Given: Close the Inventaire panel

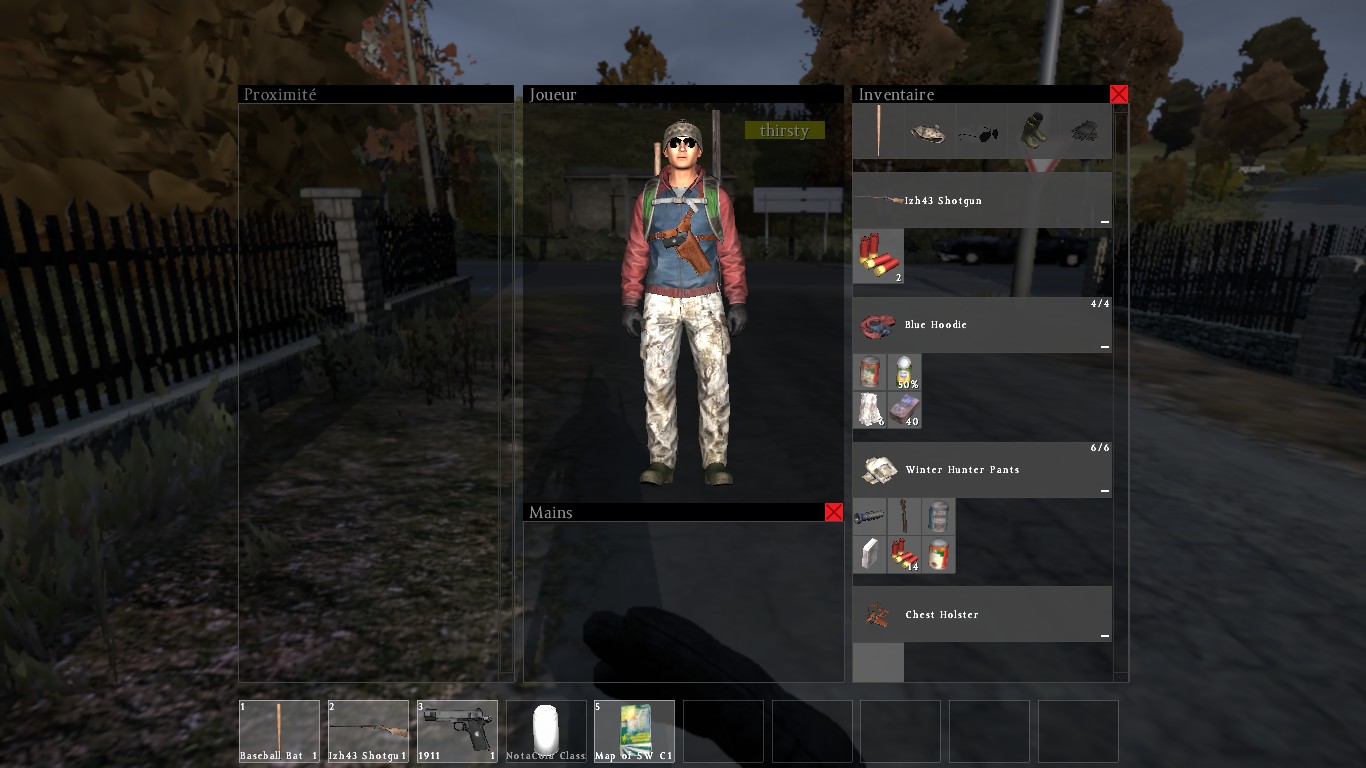Looking at the screenshot, I should (x=1119, y=94).
